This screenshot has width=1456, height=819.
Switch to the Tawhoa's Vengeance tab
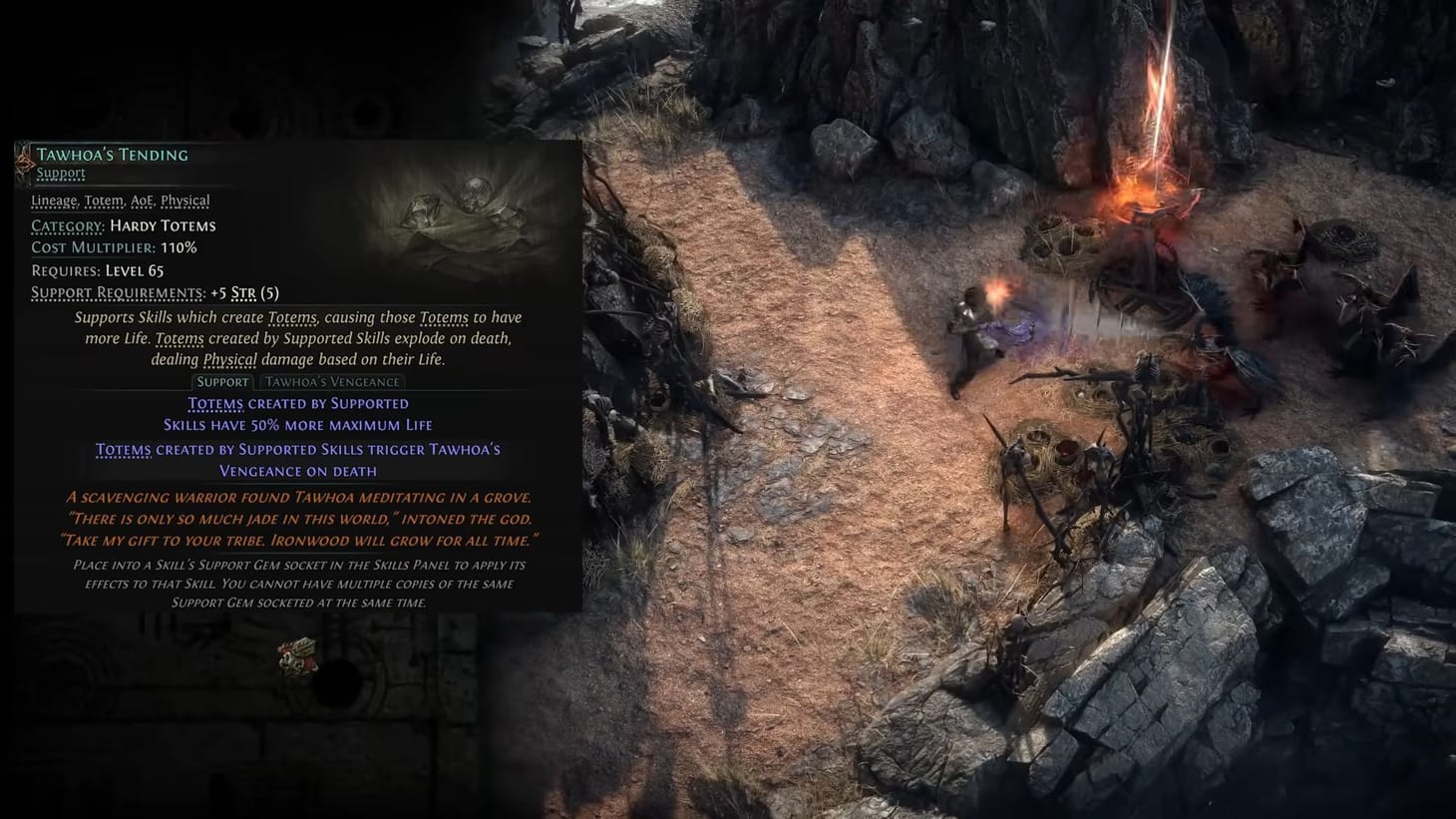tap(333, 381)
